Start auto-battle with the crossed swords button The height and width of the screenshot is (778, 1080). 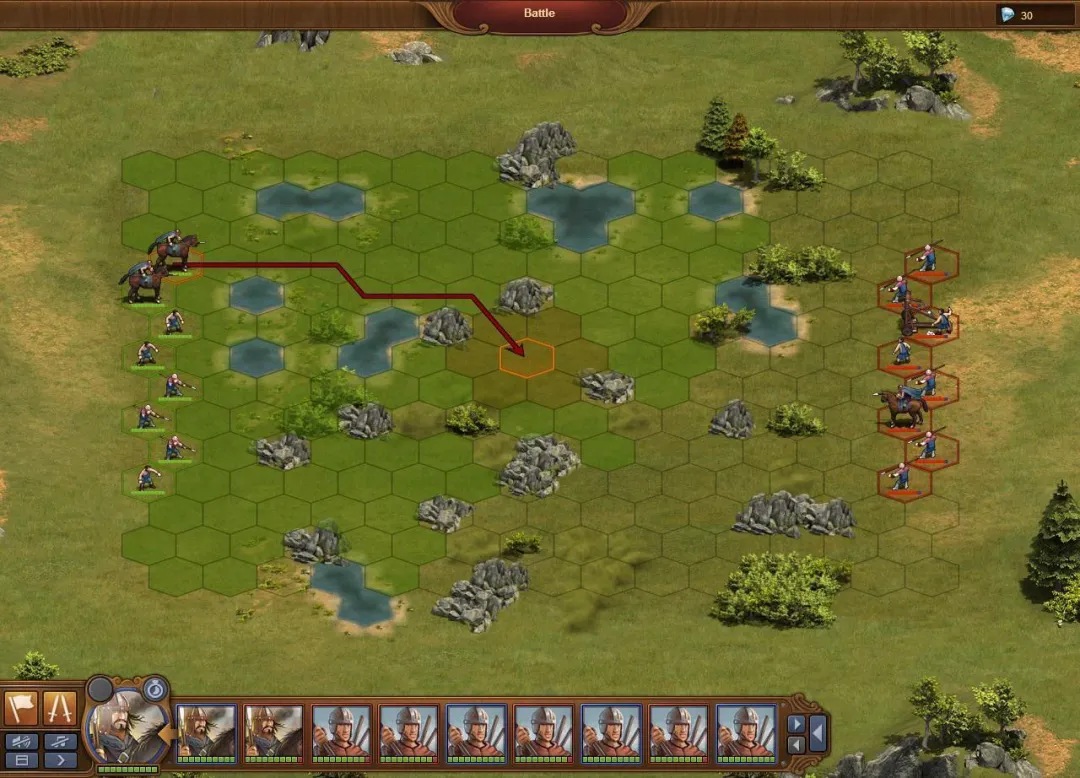pos(59,708)
